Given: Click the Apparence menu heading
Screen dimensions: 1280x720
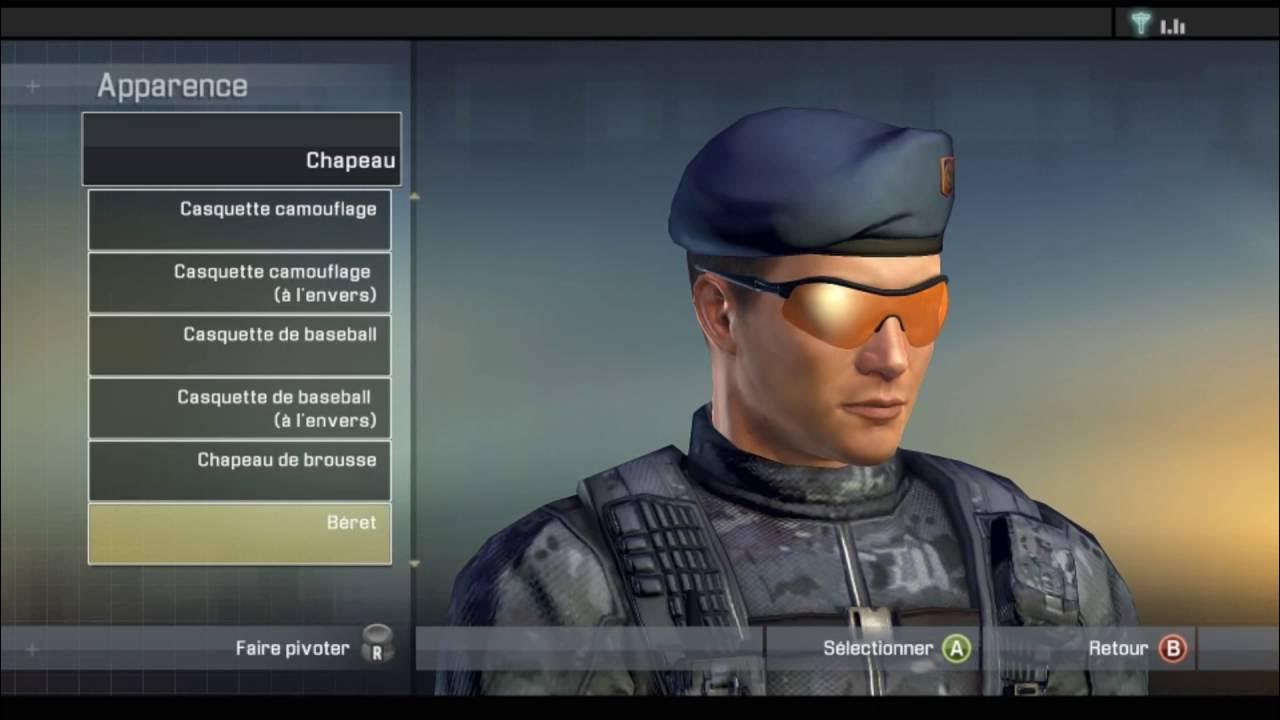Looking at the screenshot, I should 171,85.
